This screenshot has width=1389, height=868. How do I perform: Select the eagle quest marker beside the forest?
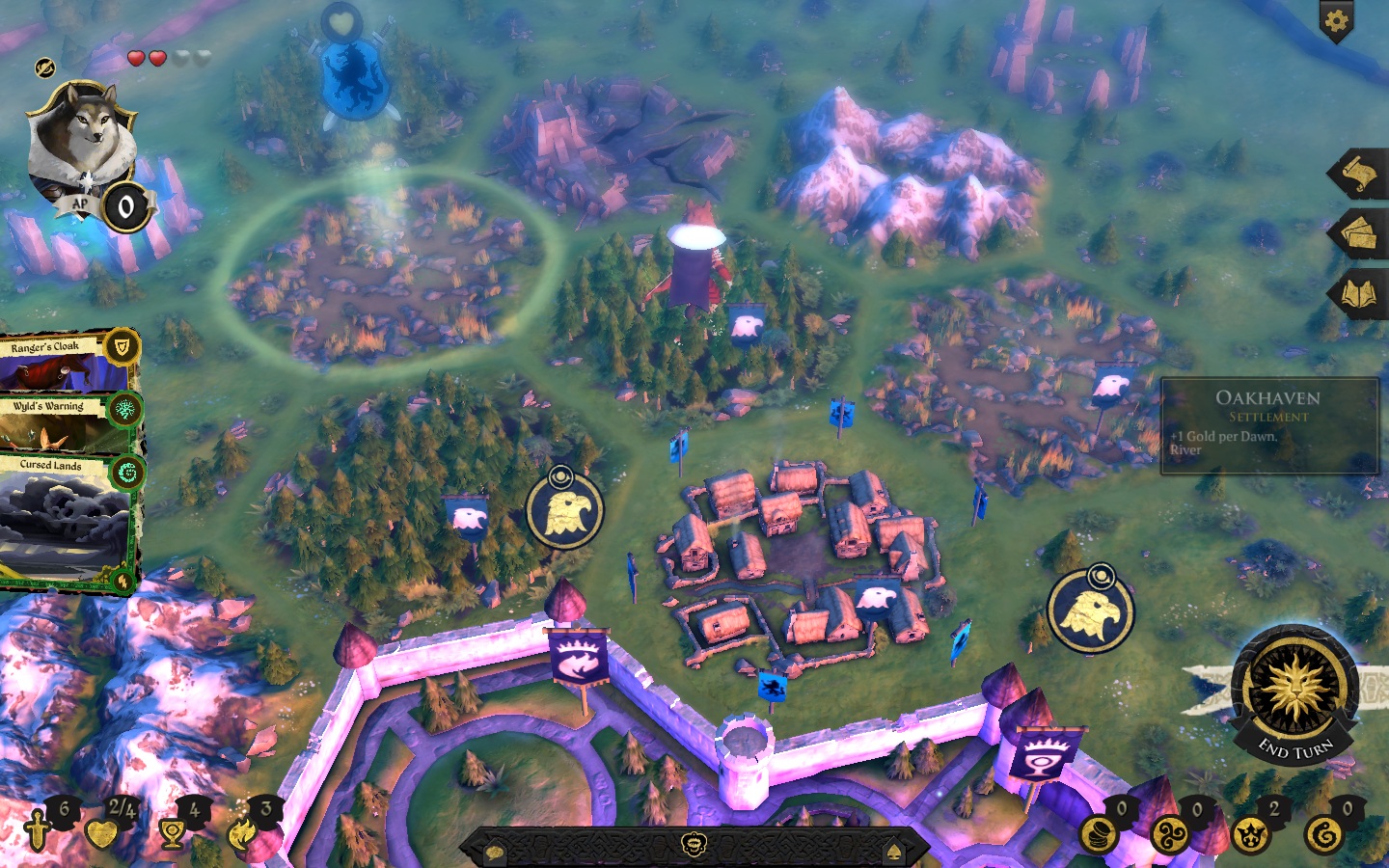(x=564, y=510)
